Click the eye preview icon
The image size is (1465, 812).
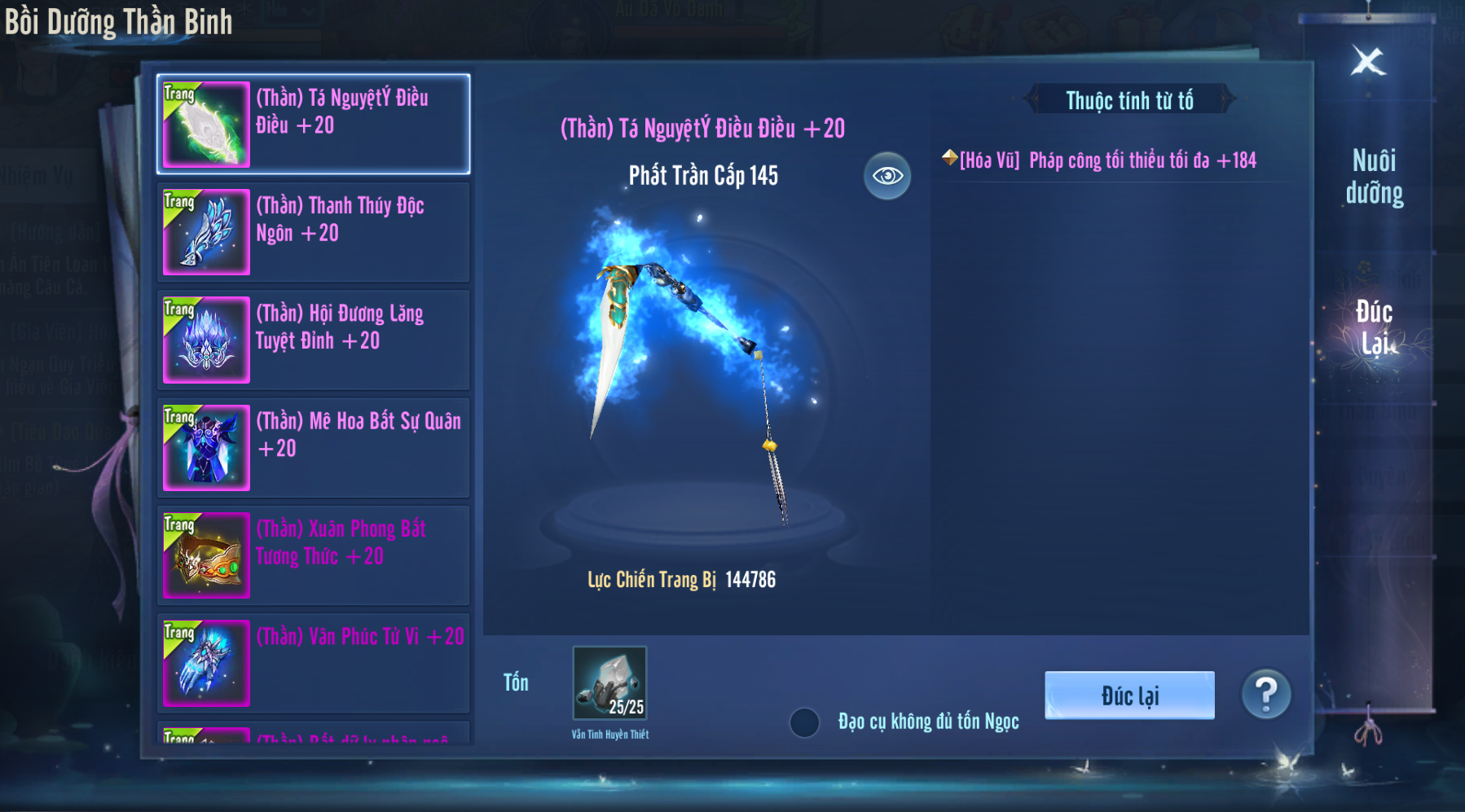click(x=887, y=176)
